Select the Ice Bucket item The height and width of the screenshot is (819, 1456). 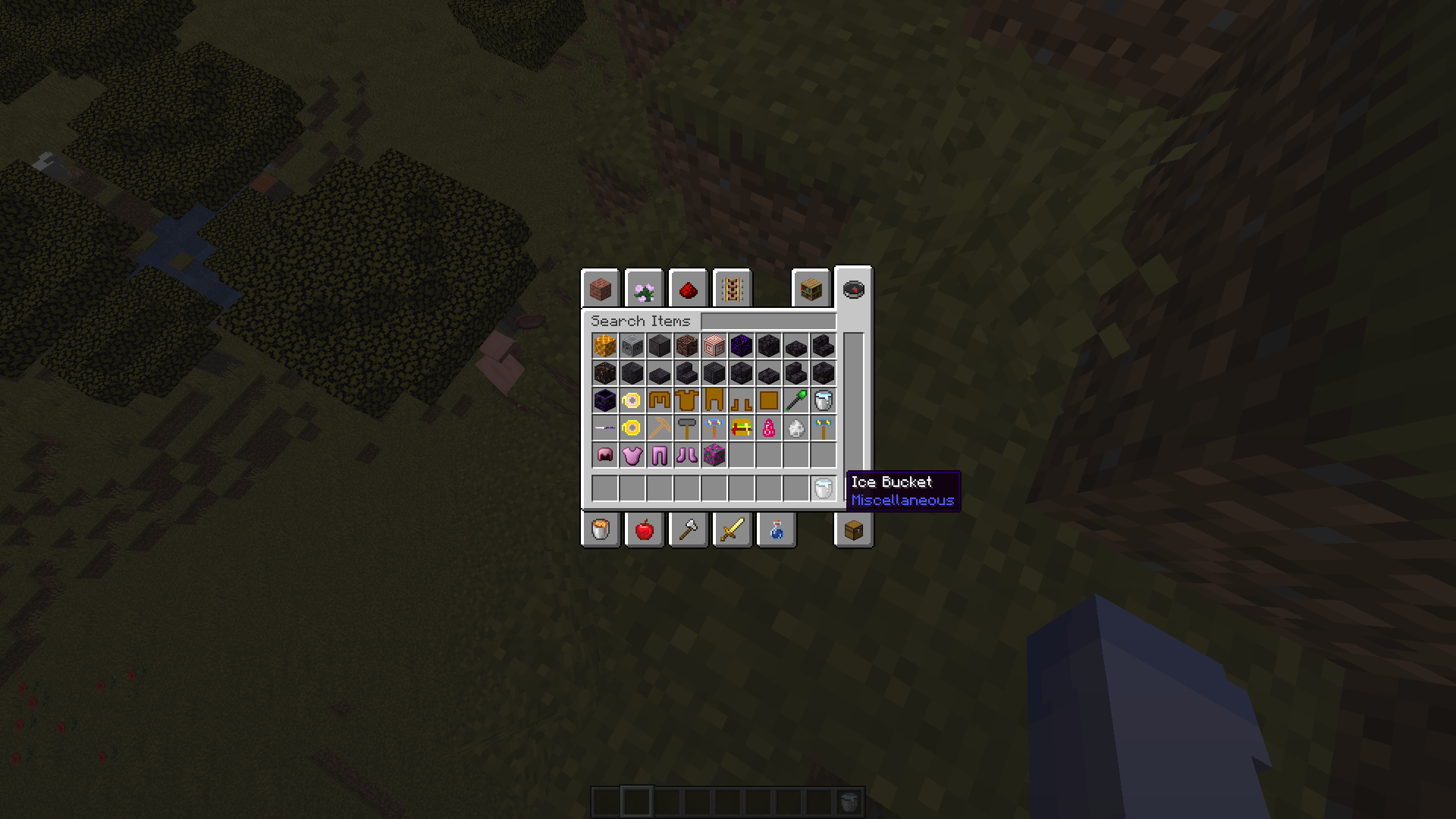pos(823,489)
